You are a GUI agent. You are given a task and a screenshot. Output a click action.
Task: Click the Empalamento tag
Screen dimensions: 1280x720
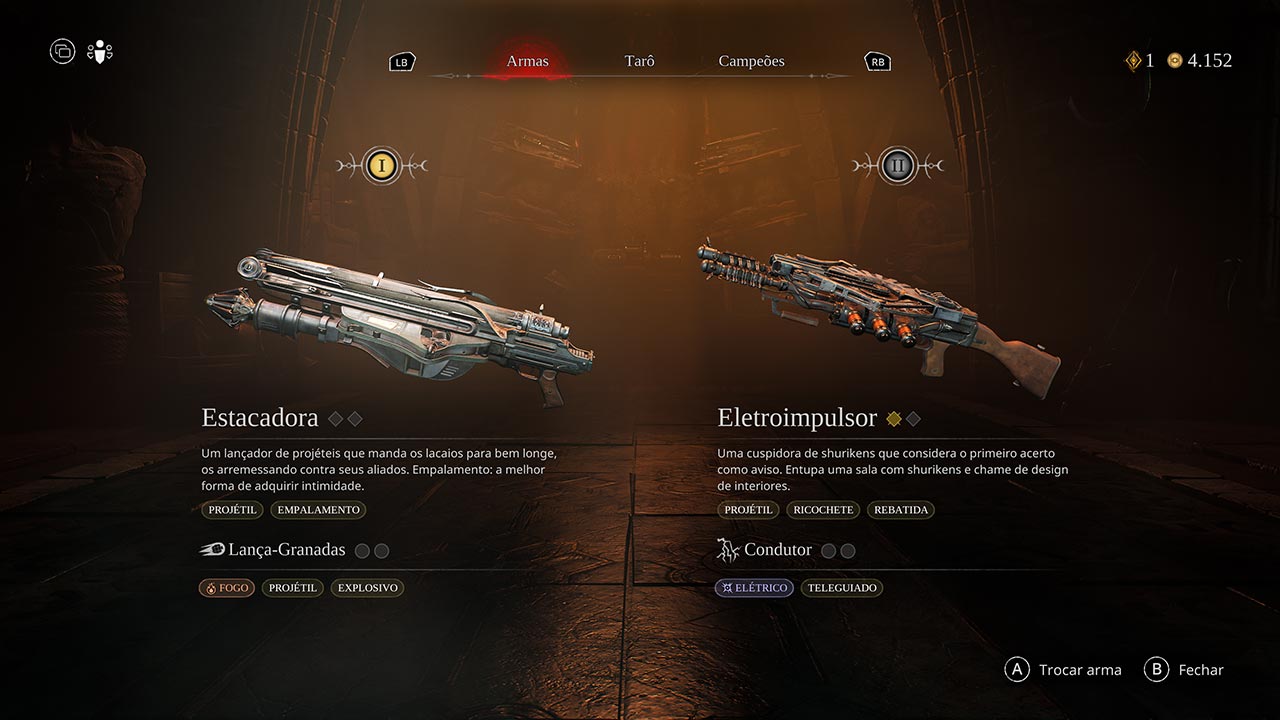coord(318,510)
